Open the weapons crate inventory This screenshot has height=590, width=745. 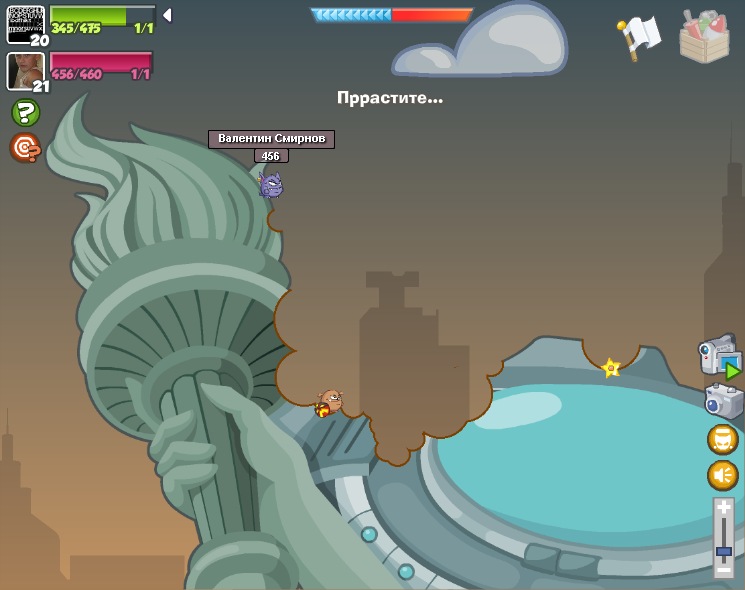tap(704, 37)
